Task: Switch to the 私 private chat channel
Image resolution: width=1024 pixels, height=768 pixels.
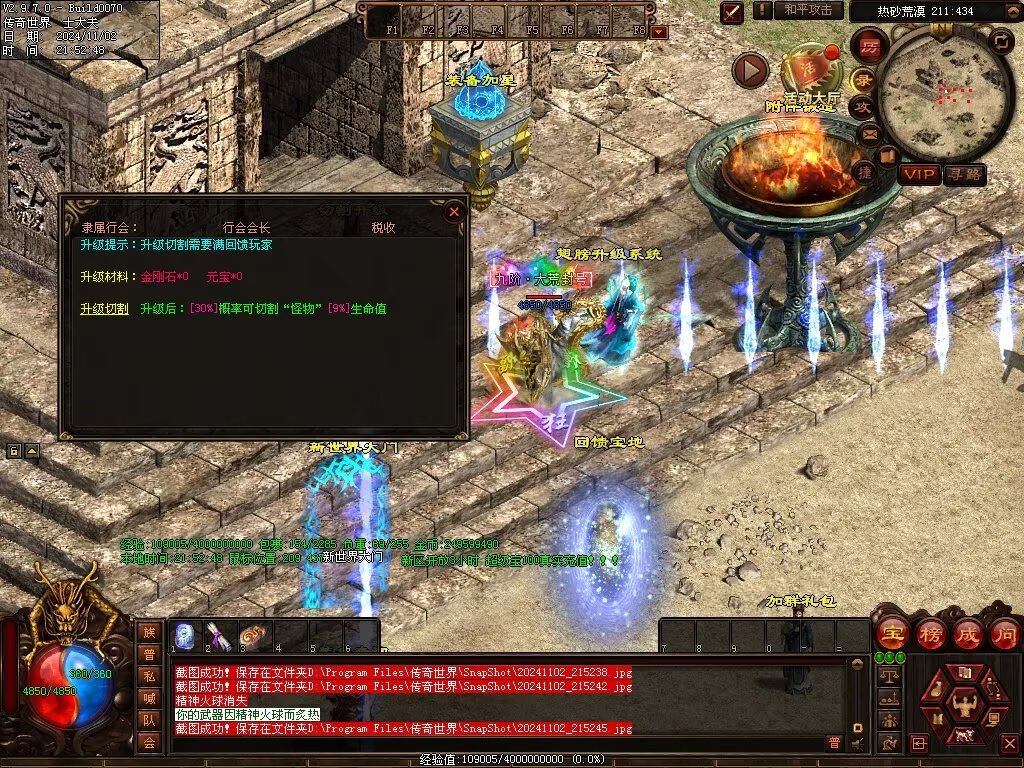Action: [149, 677]
